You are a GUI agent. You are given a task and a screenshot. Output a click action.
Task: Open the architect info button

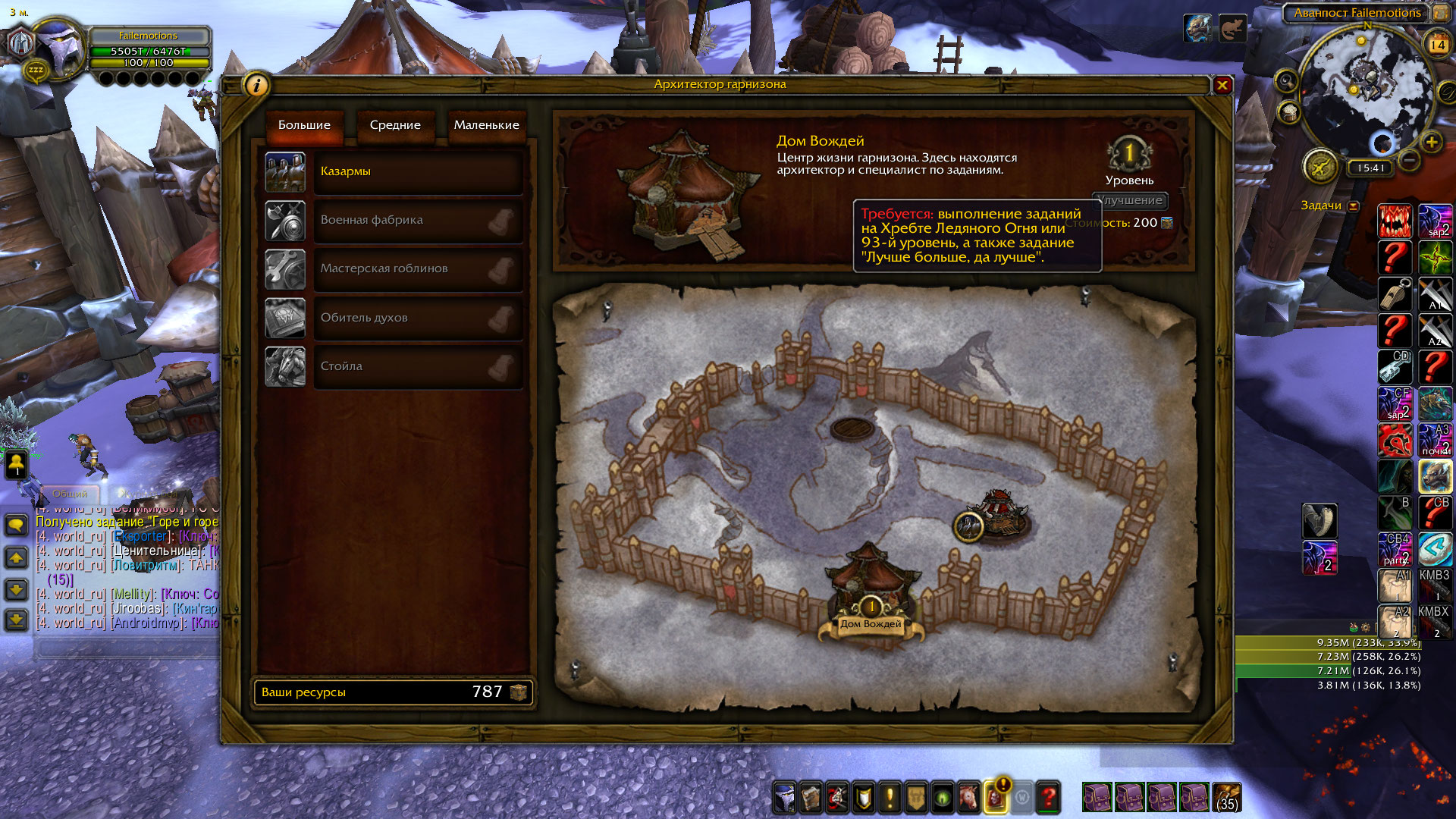pyautogui.click(x=256, y=86)
